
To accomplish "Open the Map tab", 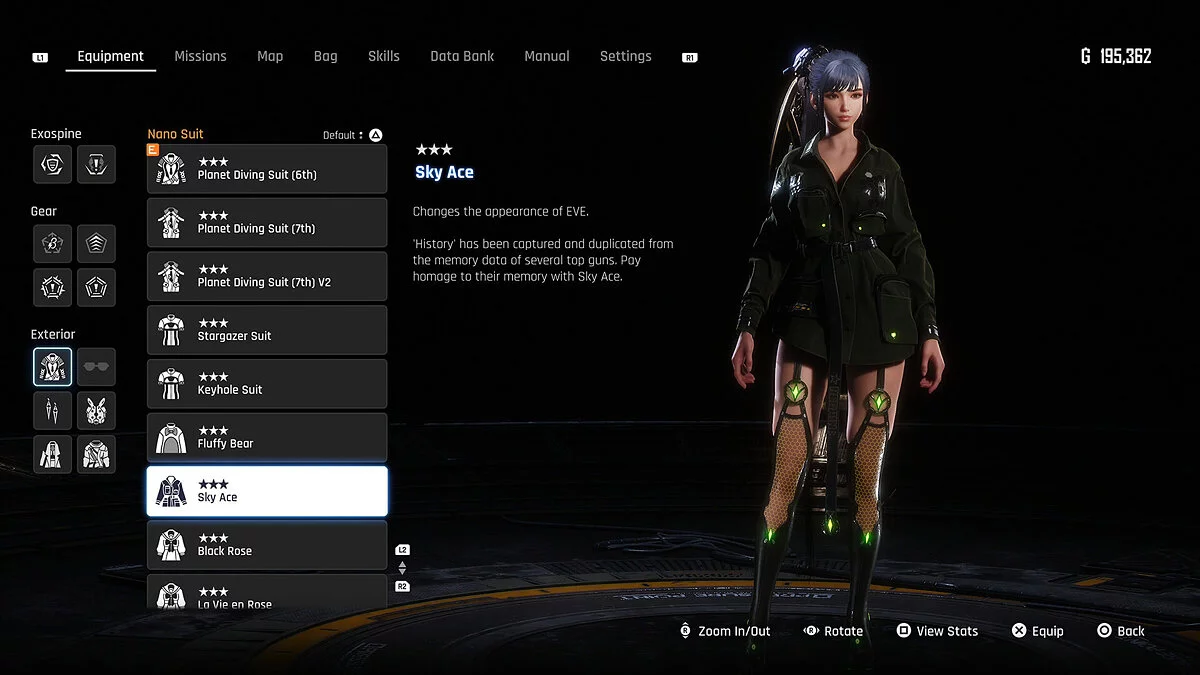I will tap(270, 56).
